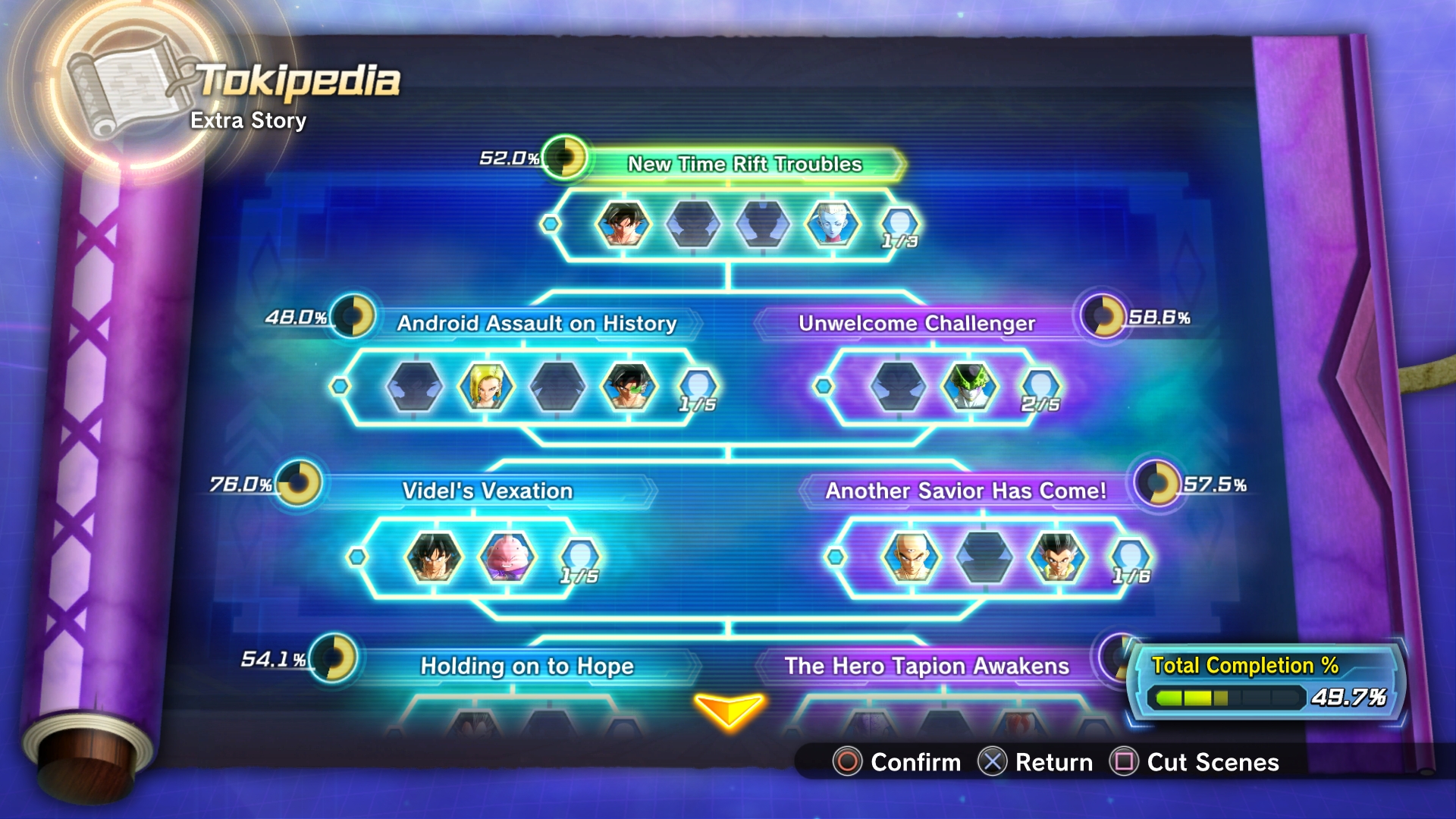Select The Hero Tapion Awakens chapter
The height and width of the screenshot is (819, 1456).
tap(927, 666)
